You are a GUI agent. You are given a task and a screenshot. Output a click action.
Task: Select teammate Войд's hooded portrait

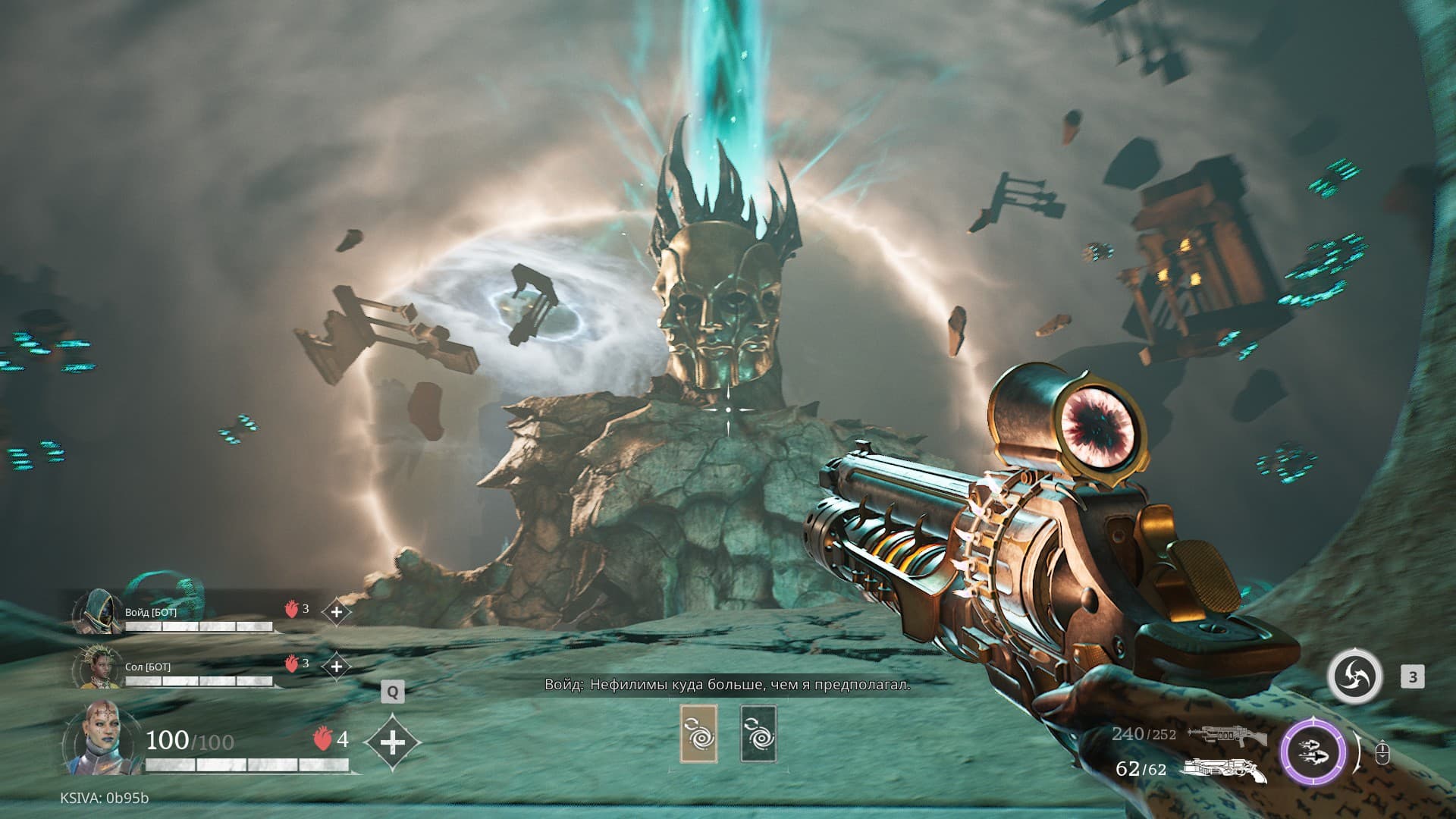[97, 612]
